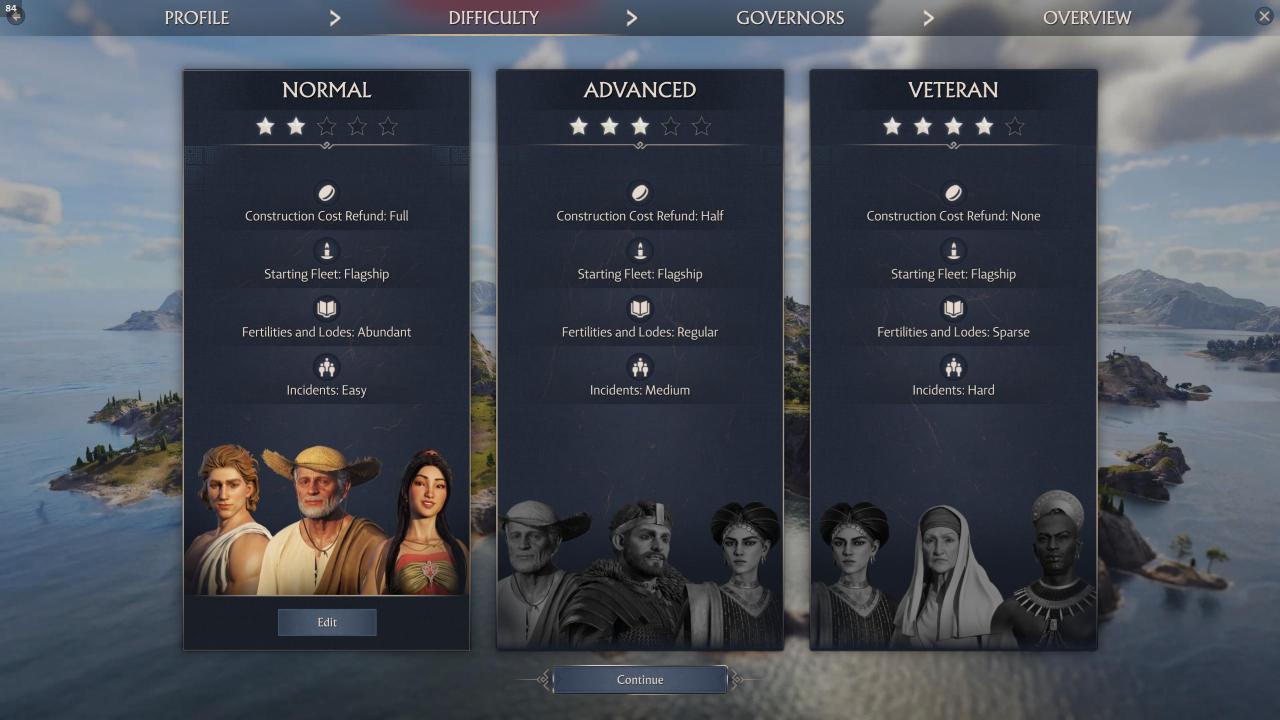Viewport: 1280px width, 720px height.
Task: Close the game setup screen
Action: coord(1264,16)
